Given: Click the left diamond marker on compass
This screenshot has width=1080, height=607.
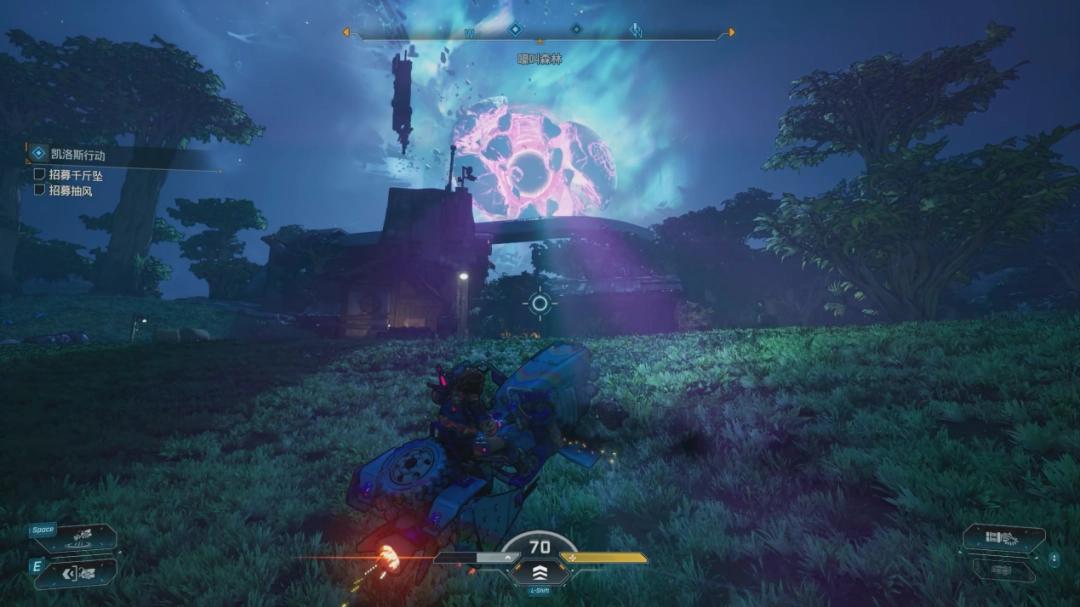Looking at the screenshot, I should click(x=515, y=30).
